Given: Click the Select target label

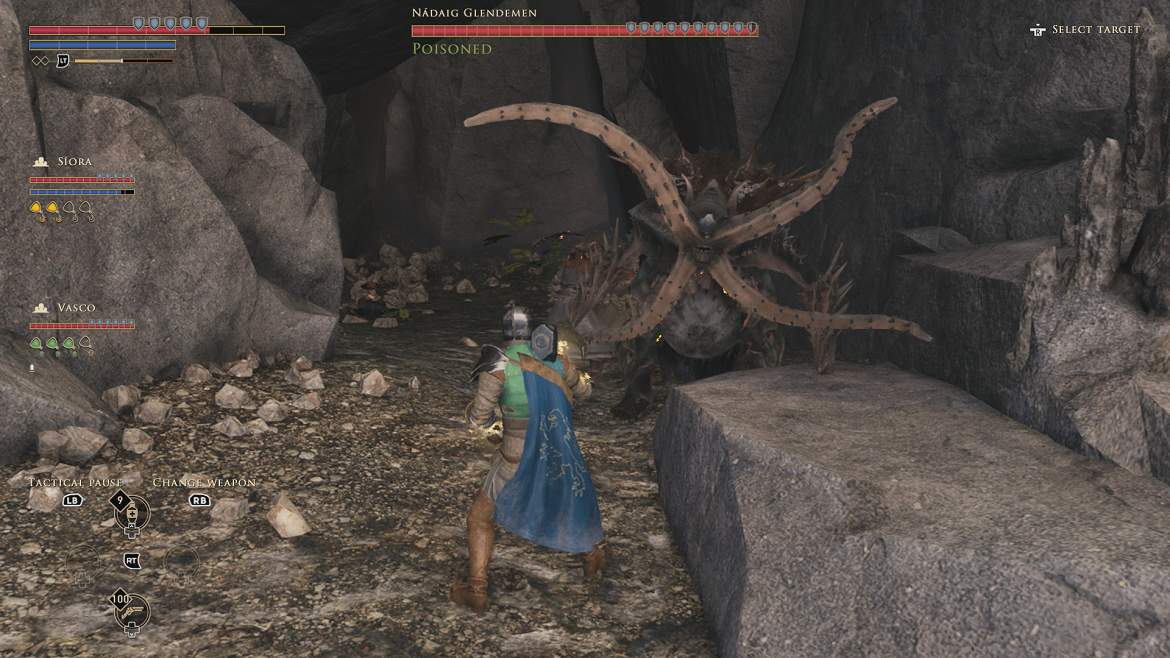Looking at the screenshot, I should click(1095, 30).
